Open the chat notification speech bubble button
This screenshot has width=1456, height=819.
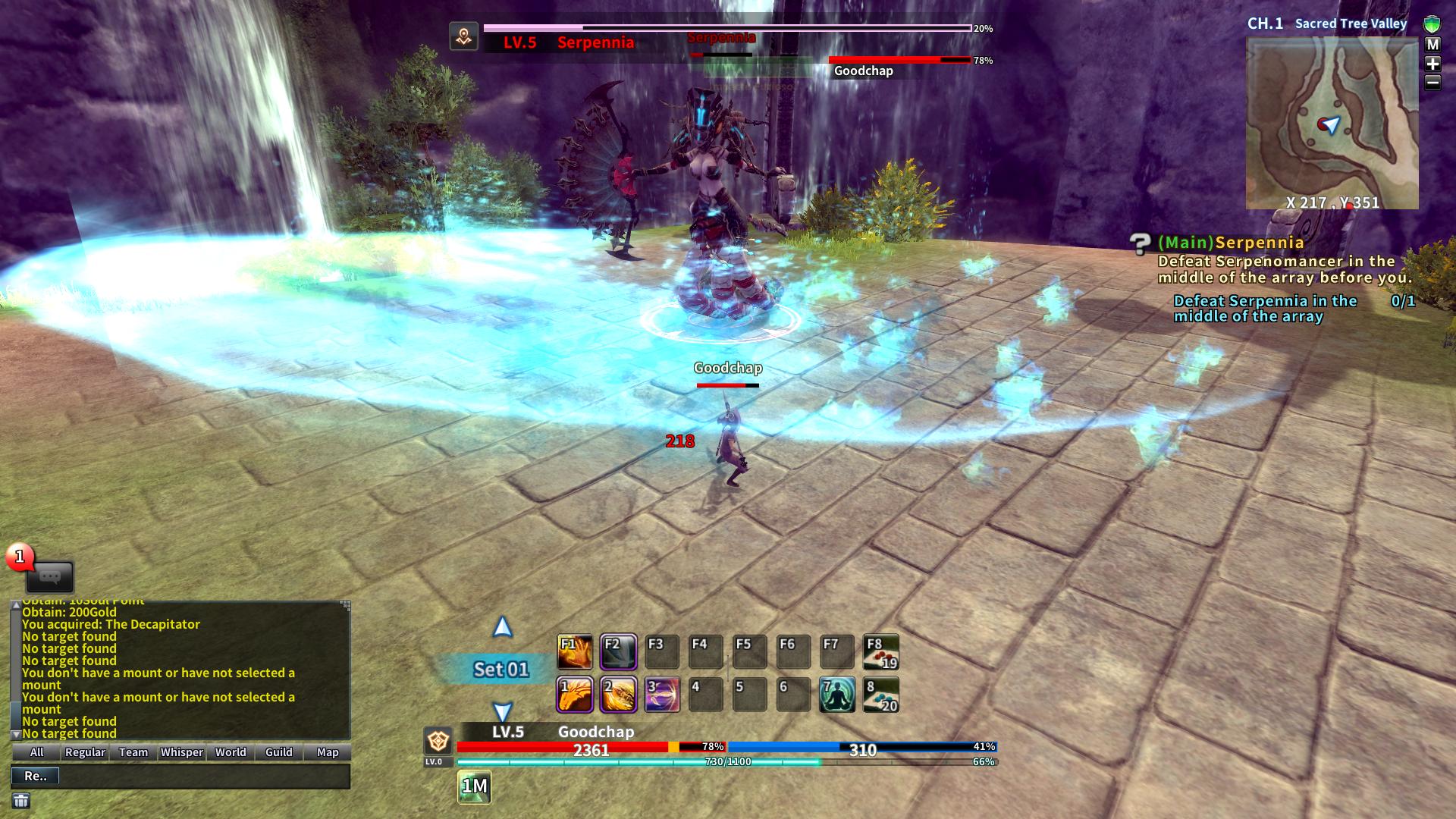point(50,577)
